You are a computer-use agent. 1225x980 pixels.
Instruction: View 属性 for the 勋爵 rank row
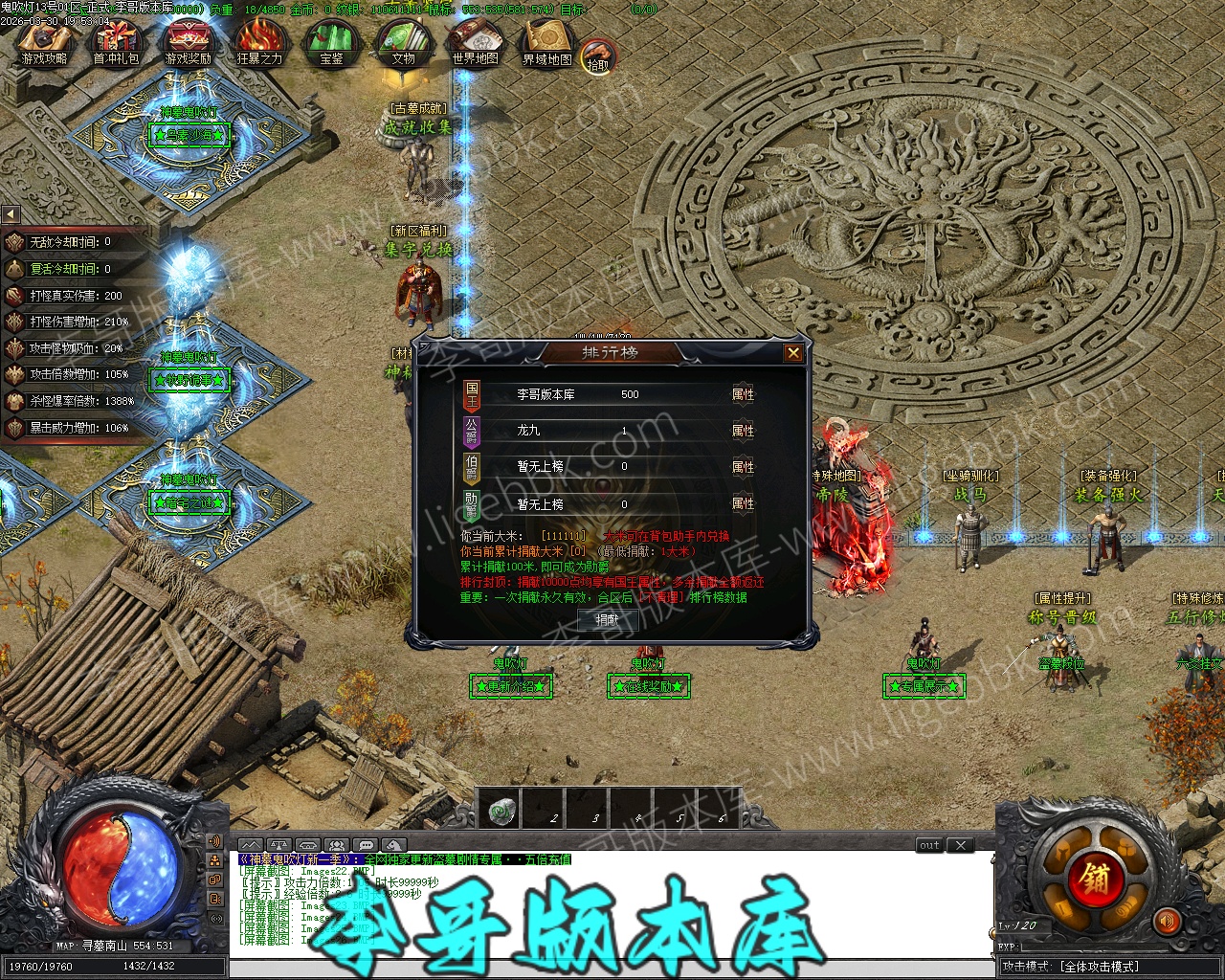(743, 503)
